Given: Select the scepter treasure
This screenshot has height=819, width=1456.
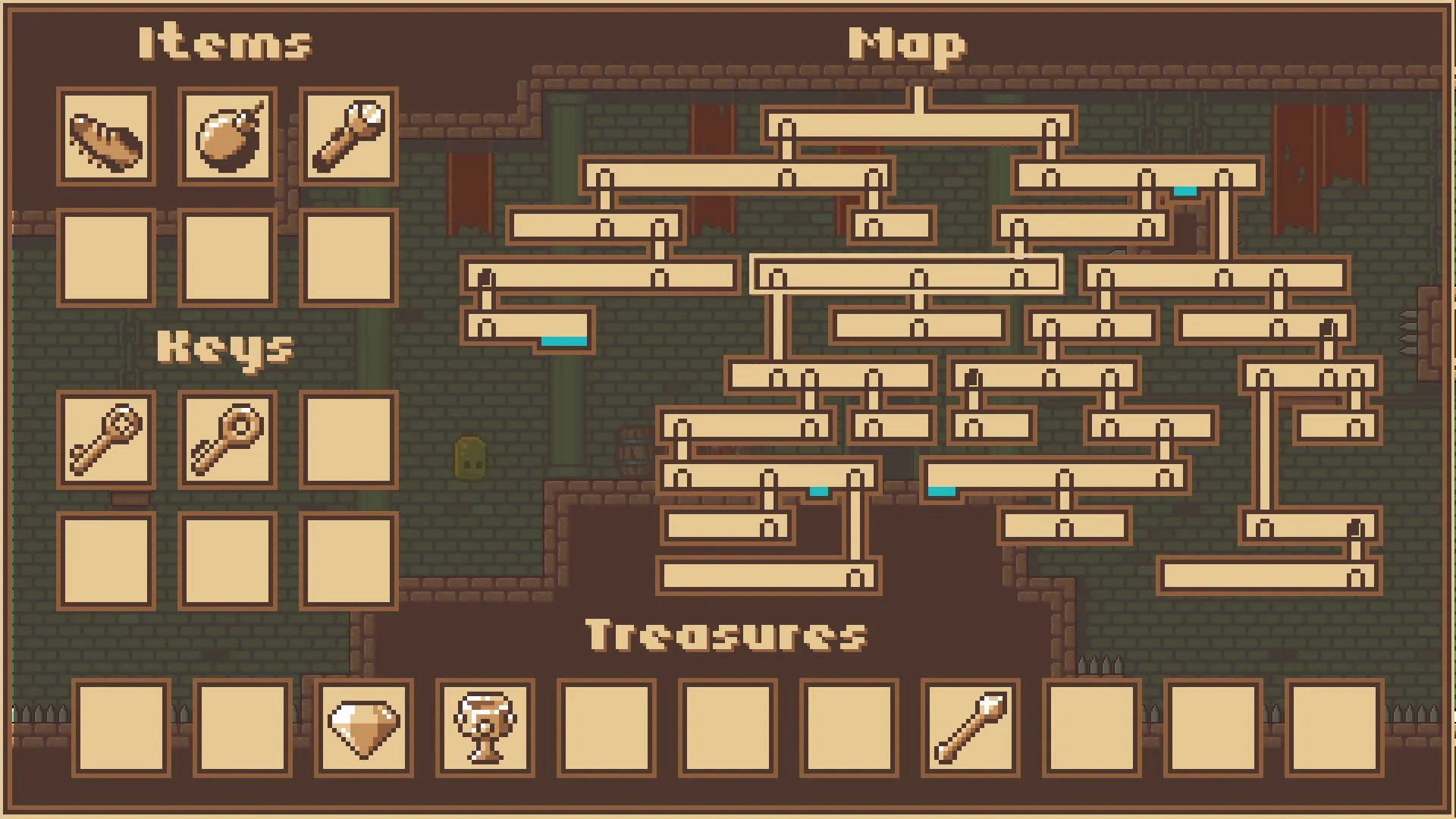Looking at the screenshot, I should pos(969,730).
